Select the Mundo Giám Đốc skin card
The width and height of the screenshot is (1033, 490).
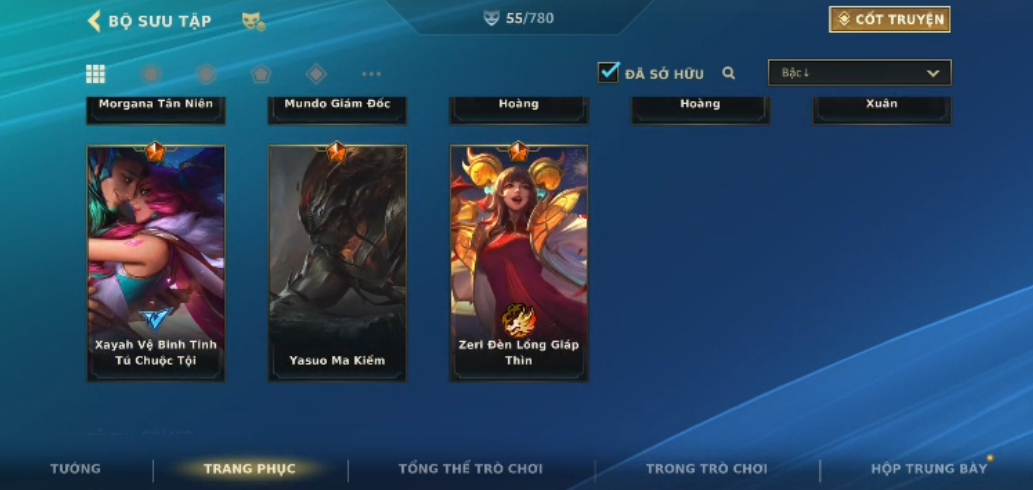click(x=337, y=106)
